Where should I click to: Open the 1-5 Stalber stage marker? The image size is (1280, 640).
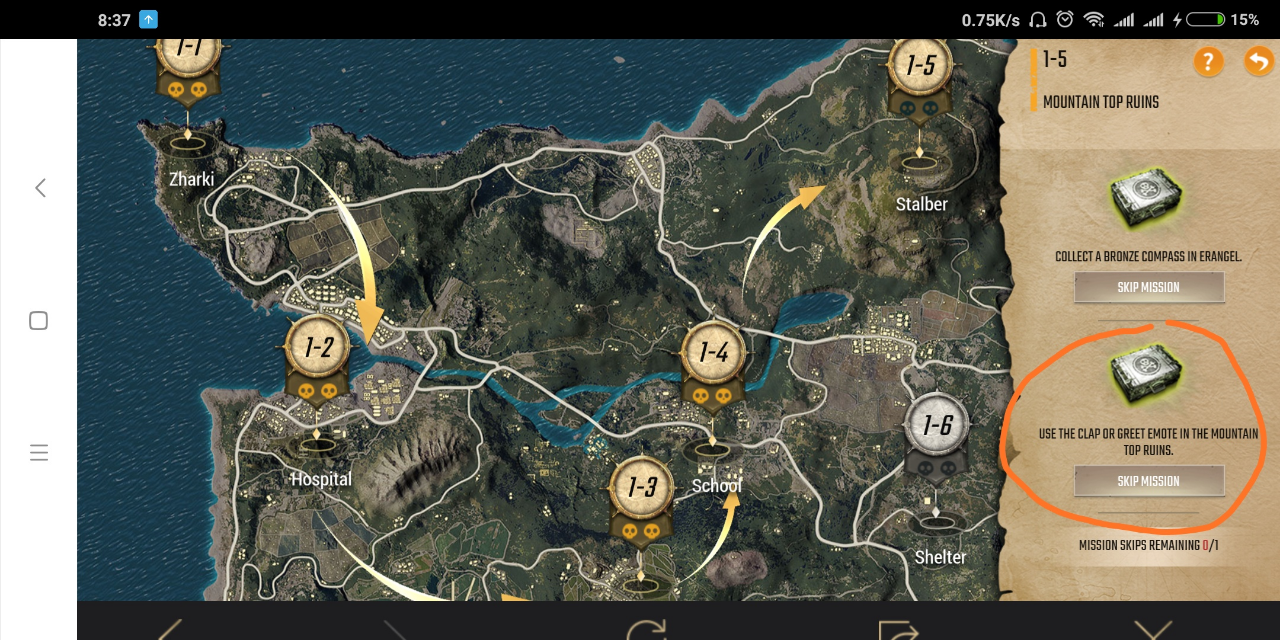[920, 68]
